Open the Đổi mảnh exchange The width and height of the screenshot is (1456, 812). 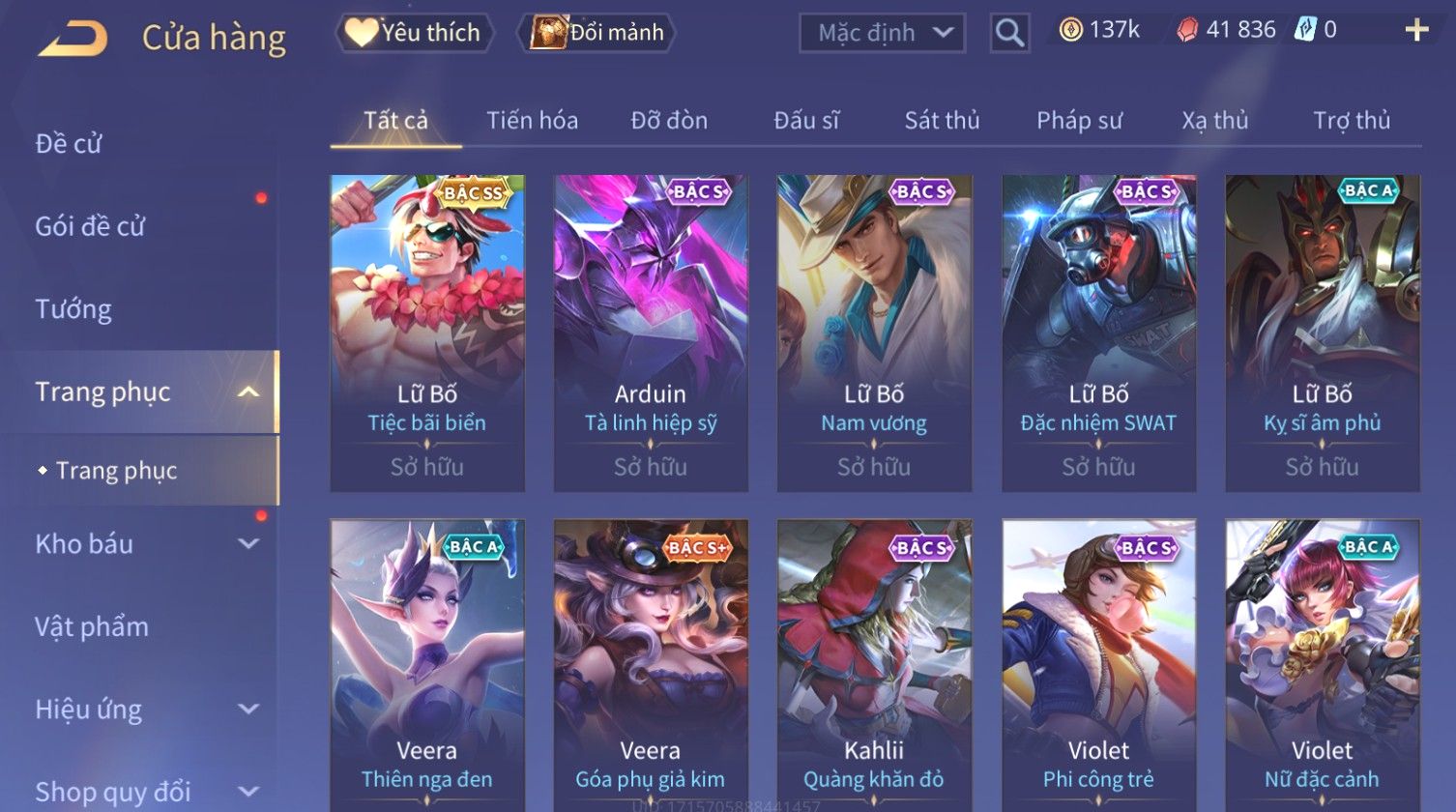[597, 33]
